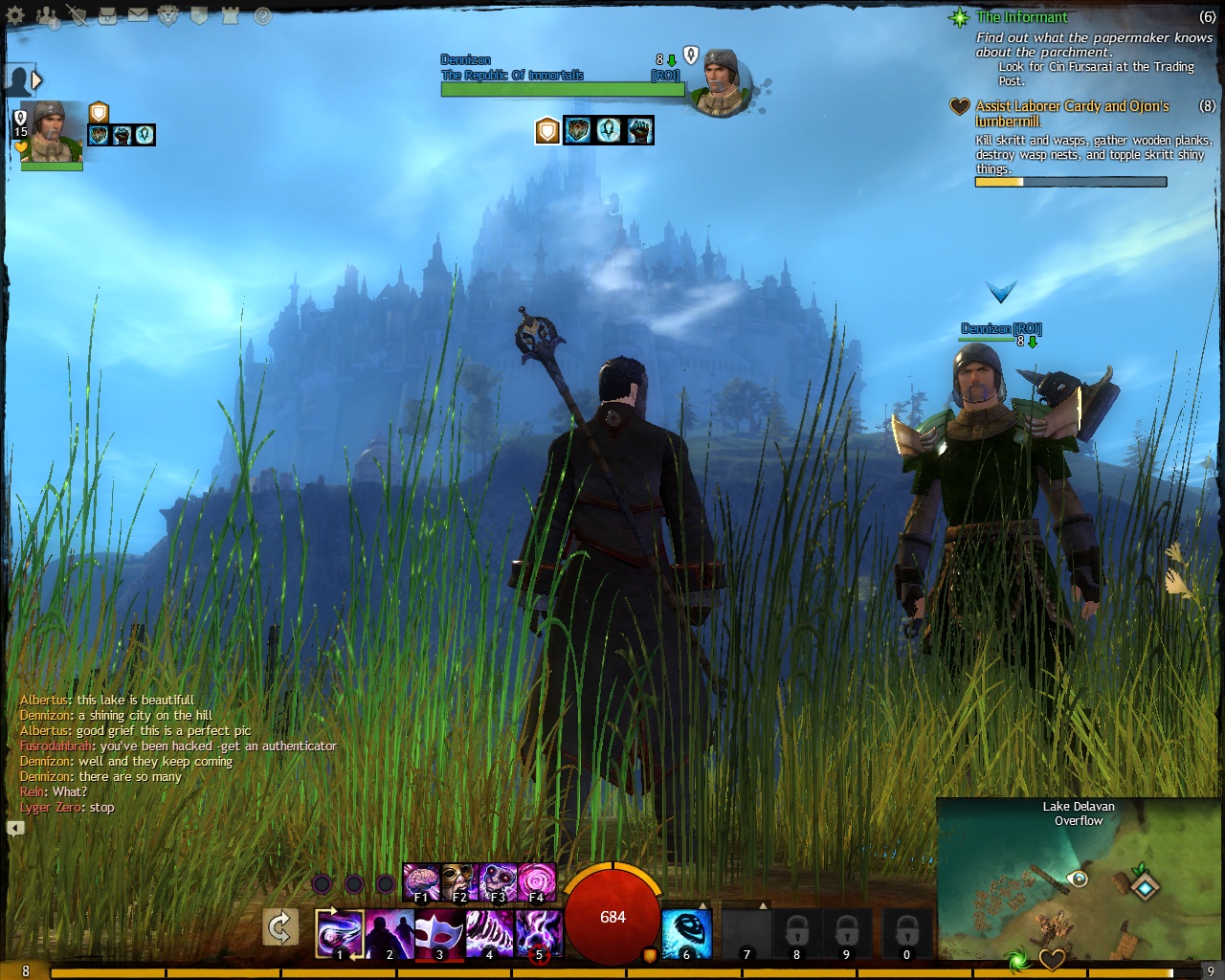Click the weapon swap button
Image resolution: width=1225 pixels, height=980 pixels.
point(280,927)
